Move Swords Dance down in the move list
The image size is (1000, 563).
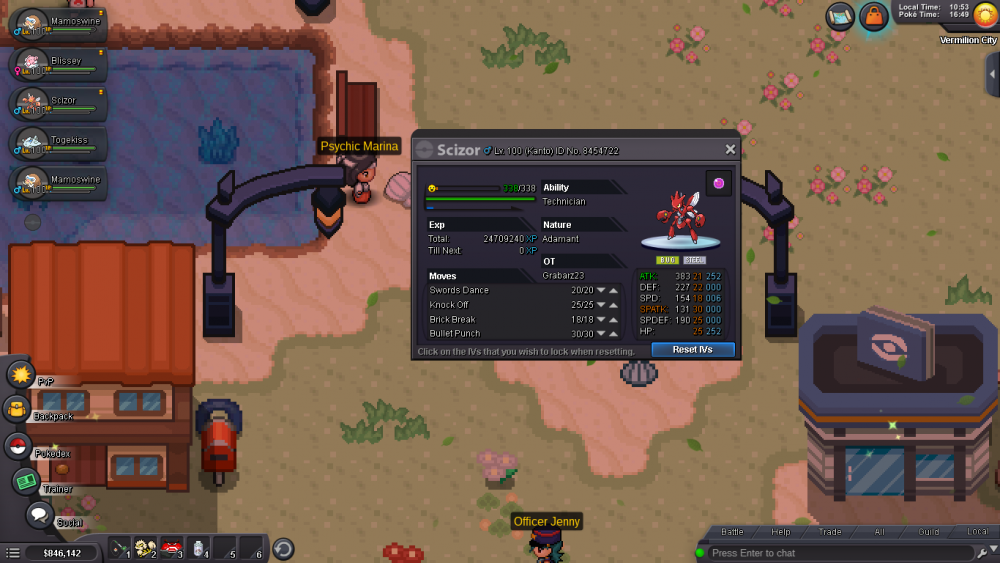tap(601, 291)
